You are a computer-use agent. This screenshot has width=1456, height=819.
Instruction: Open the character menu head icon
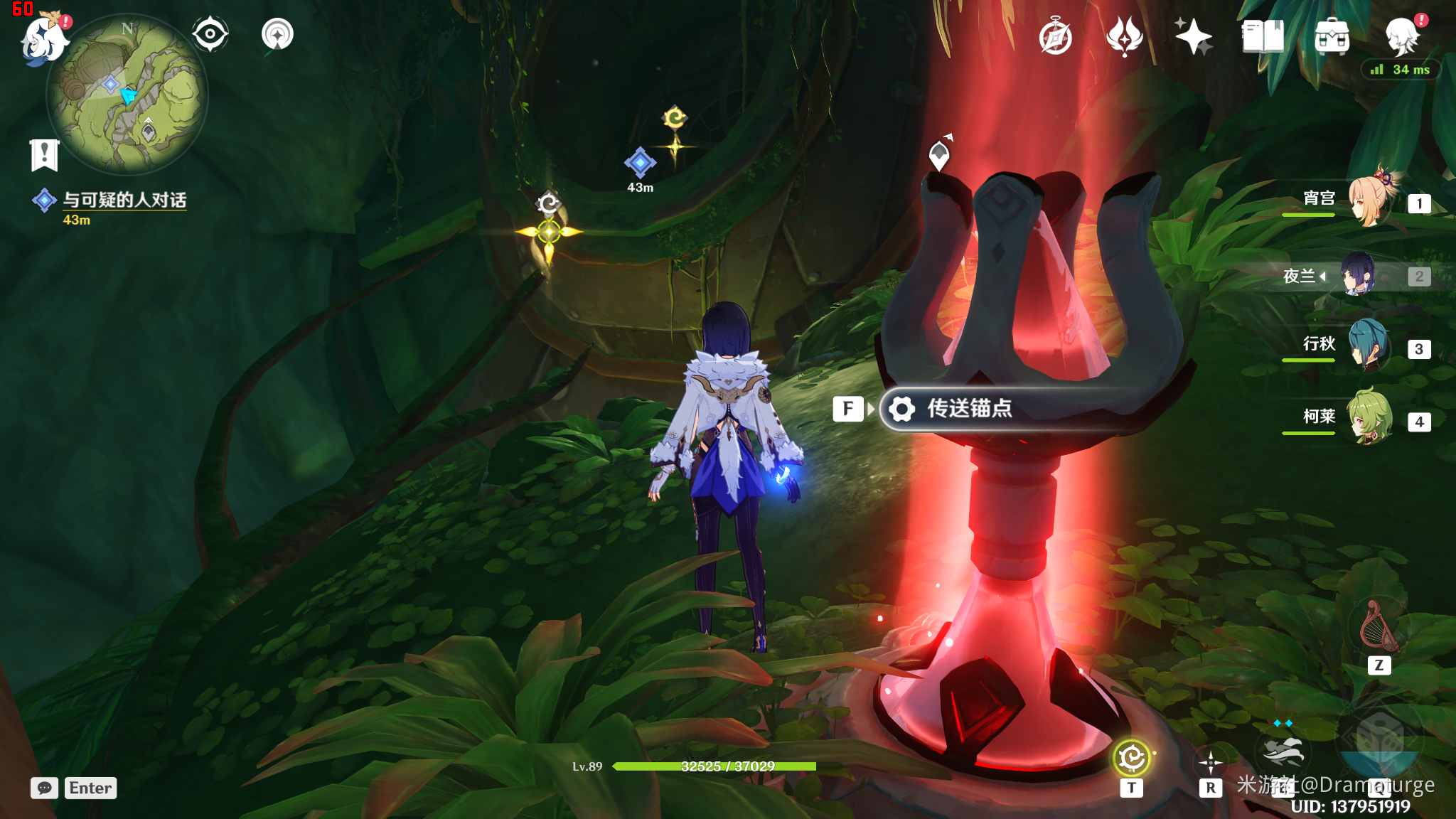(1402, 37)
